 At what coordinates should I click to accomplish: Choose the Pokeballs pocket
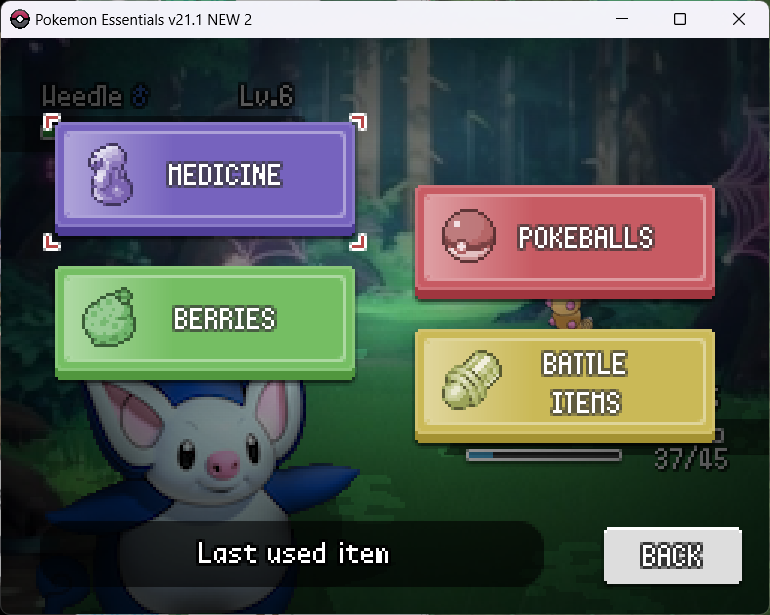[565, 238]
